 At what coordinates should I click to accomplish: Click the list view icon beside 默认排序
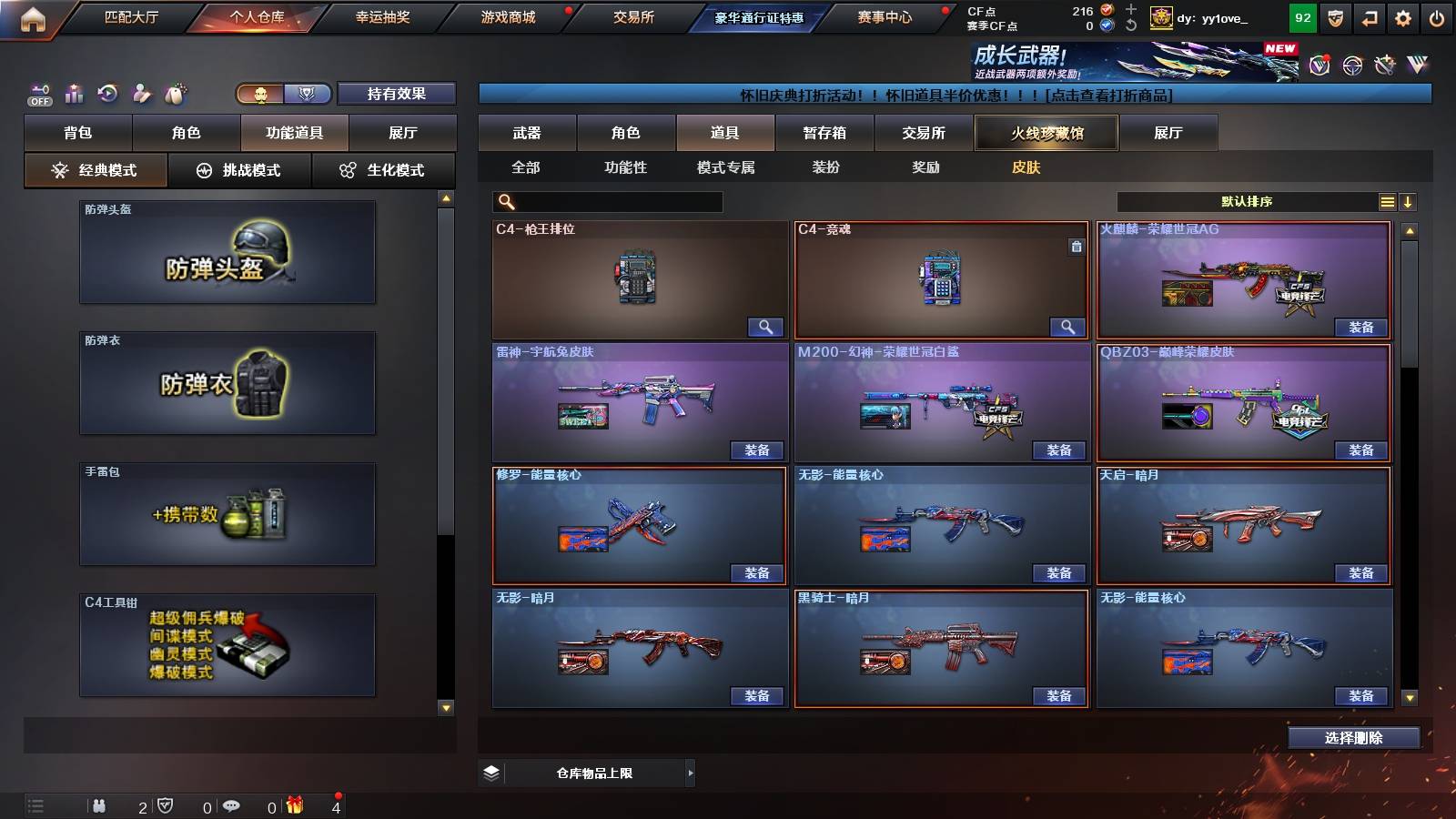click(1388, 201)
